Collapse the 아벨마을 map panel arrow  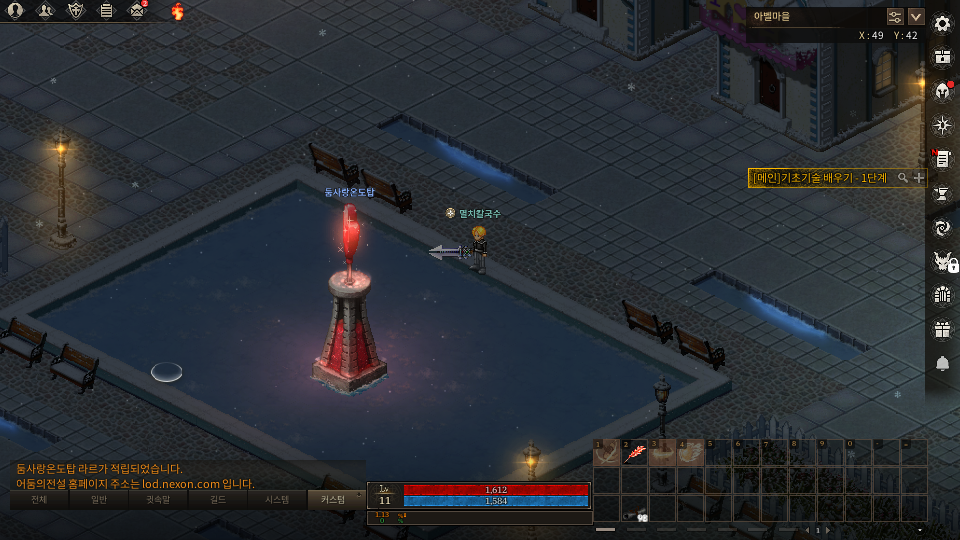[915, 16]
